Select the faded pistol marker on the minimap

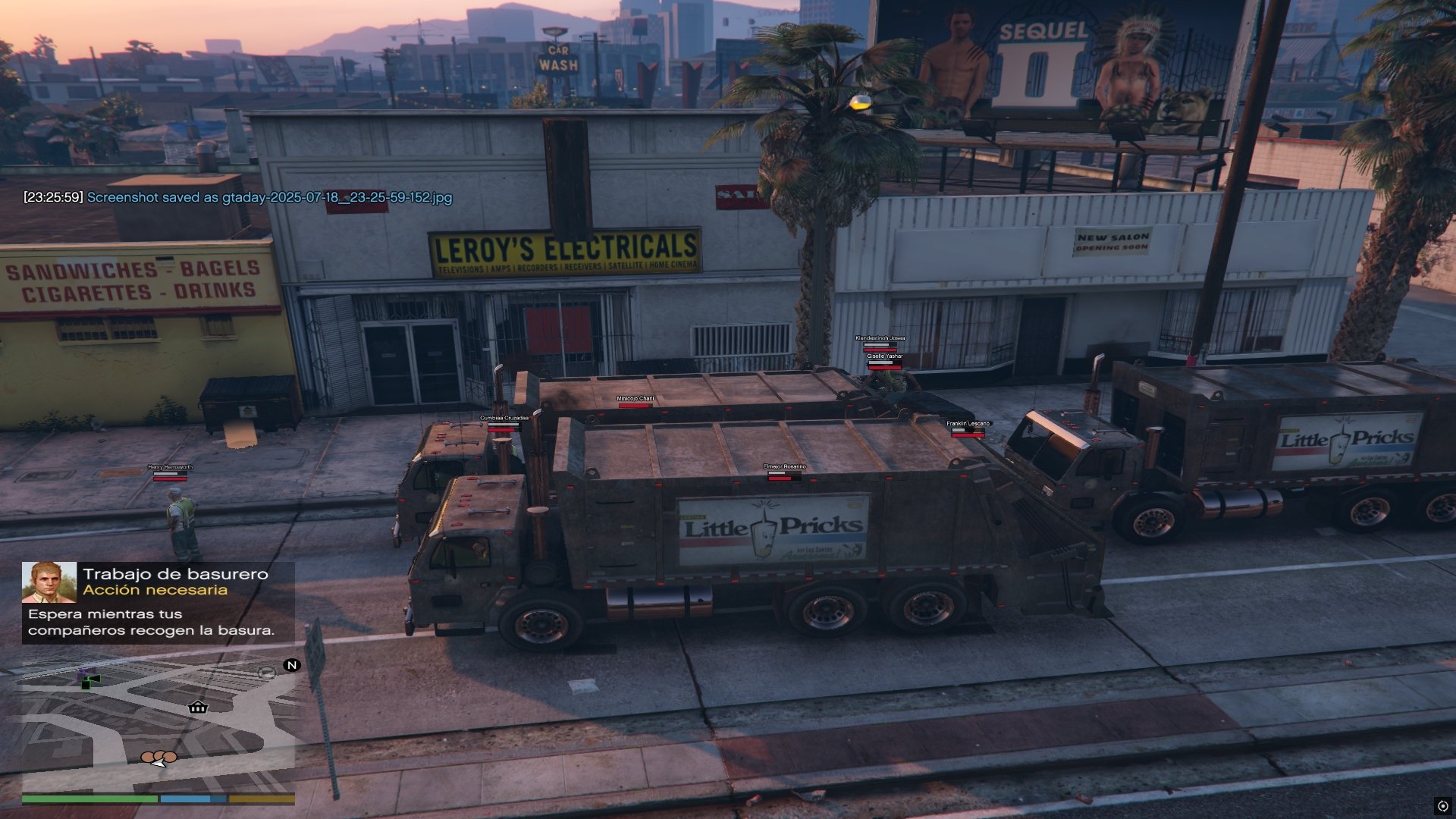[x=266, y=672]
